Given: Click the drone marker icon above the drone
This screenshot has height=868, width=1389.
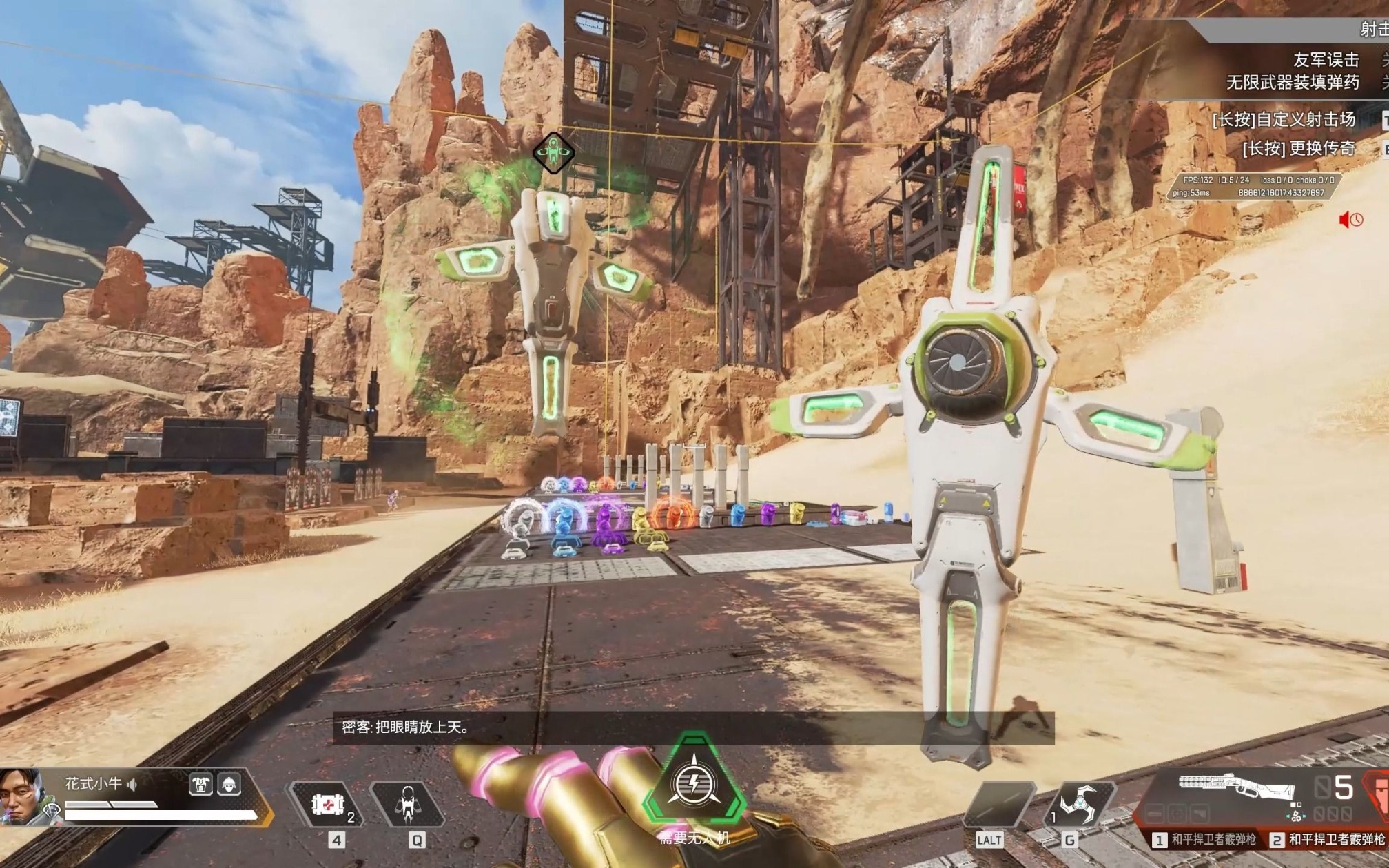Looking at the screenshot, I should coord(553,152).
